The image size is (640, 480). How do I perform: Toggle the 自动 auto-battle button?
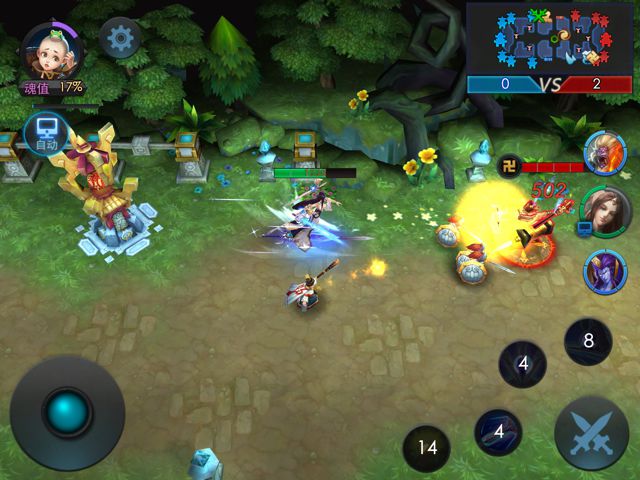click(47, 132)
